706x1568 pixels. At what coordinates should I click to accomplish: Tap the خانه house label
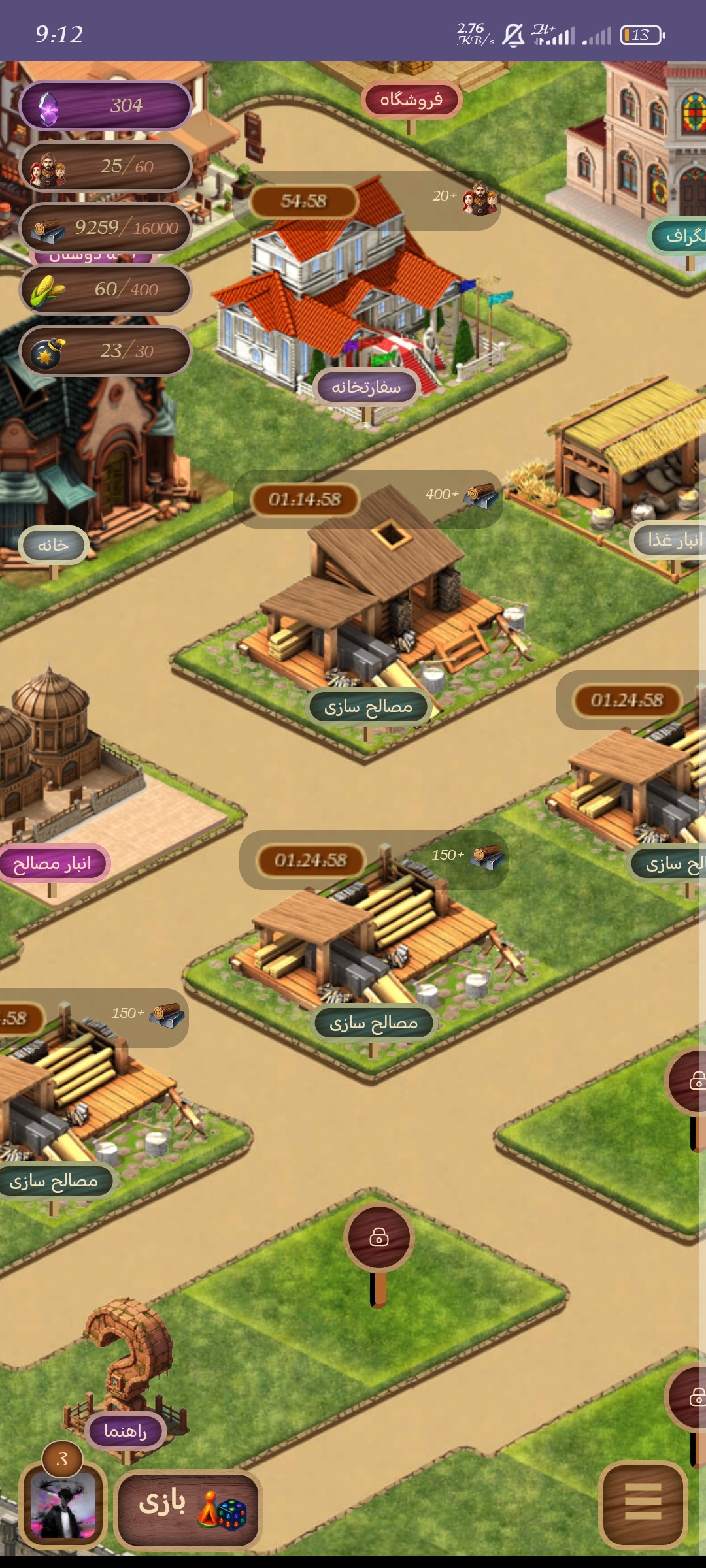coord(54,545)
